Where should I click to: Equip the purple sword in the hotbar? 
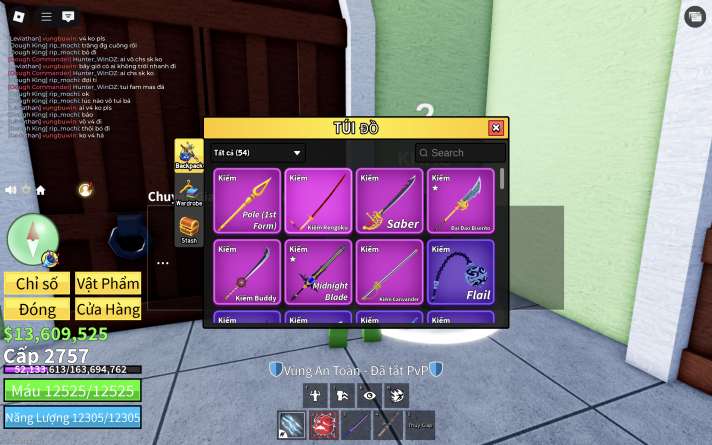point(356,424)
